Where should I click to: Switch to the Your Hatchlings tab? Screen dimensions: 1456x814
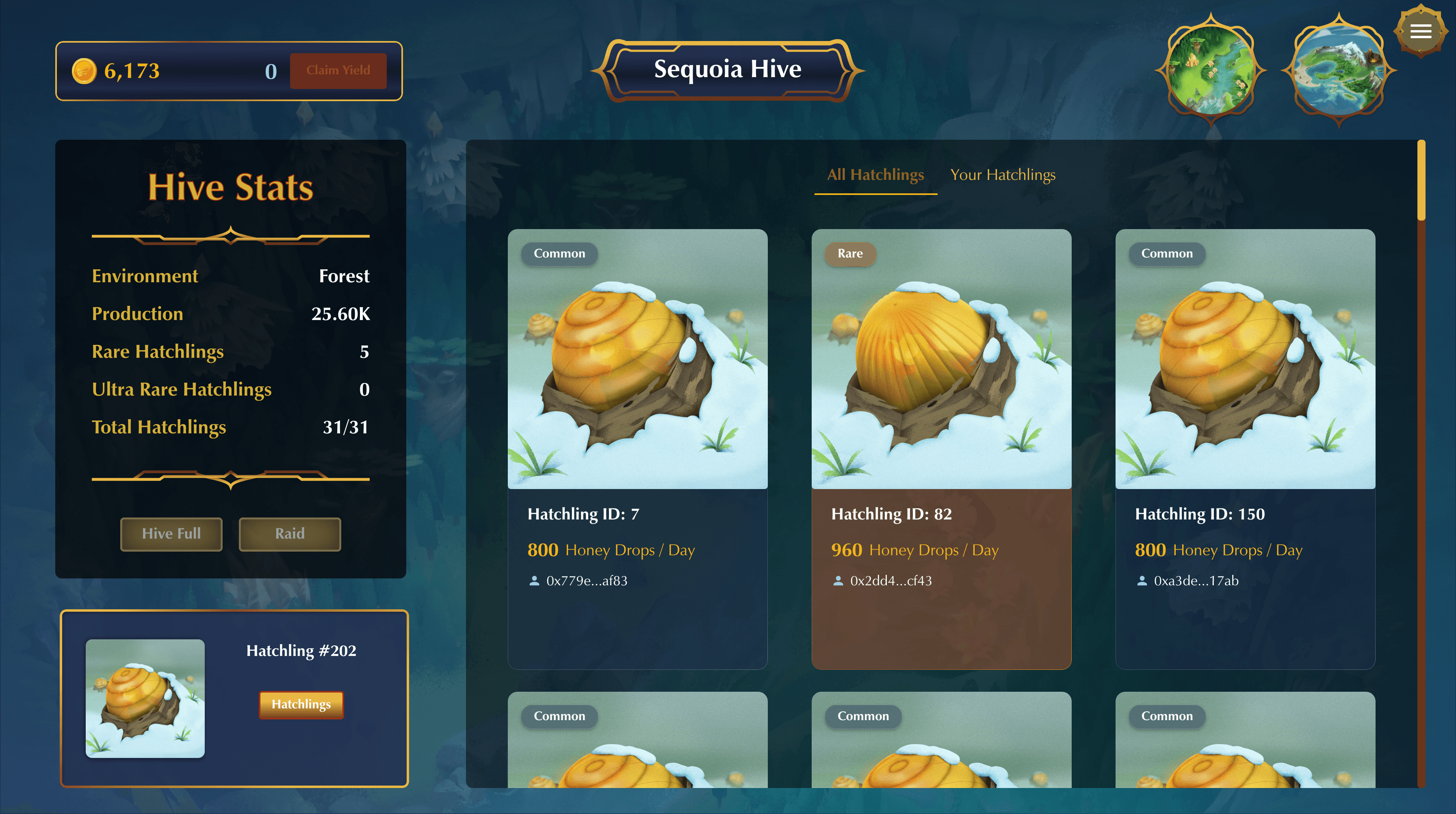1003,175
